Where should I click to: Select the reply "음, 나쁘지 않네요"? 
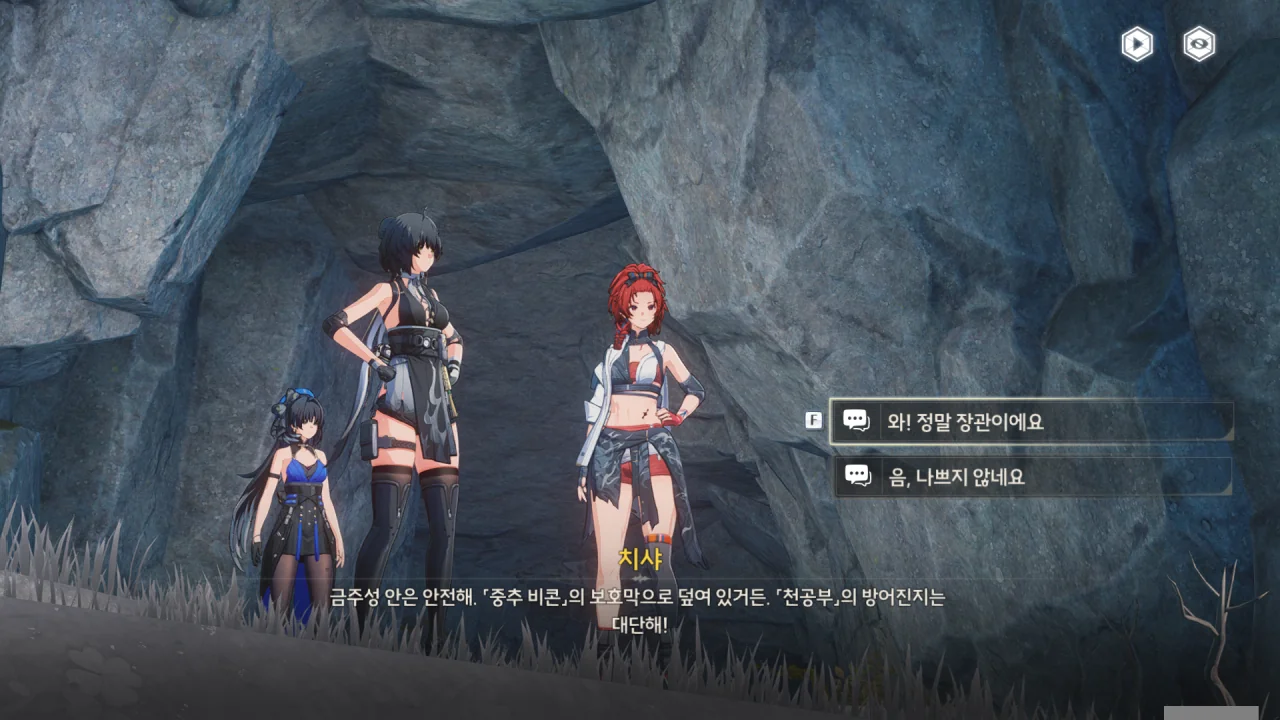1030,477
